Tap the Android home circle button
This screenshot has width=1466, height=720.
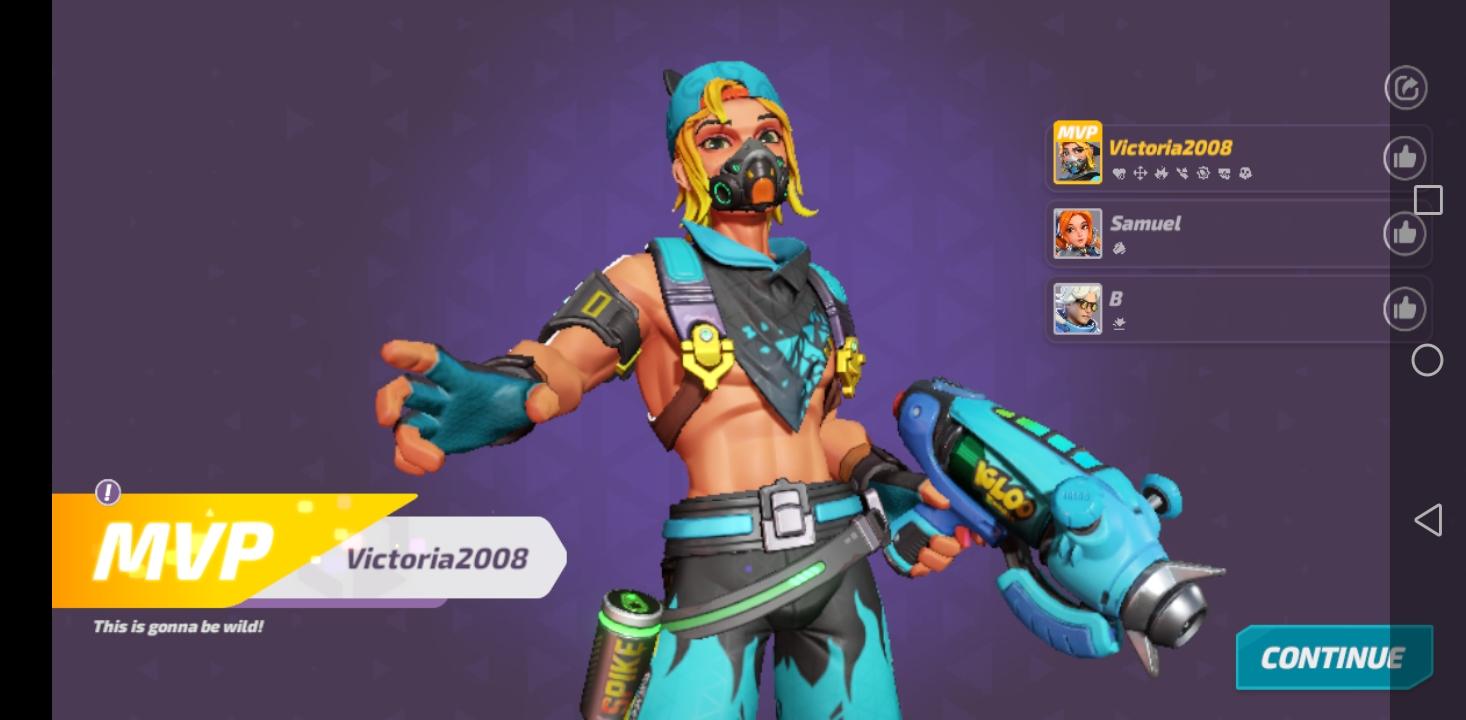point(1427,361)
